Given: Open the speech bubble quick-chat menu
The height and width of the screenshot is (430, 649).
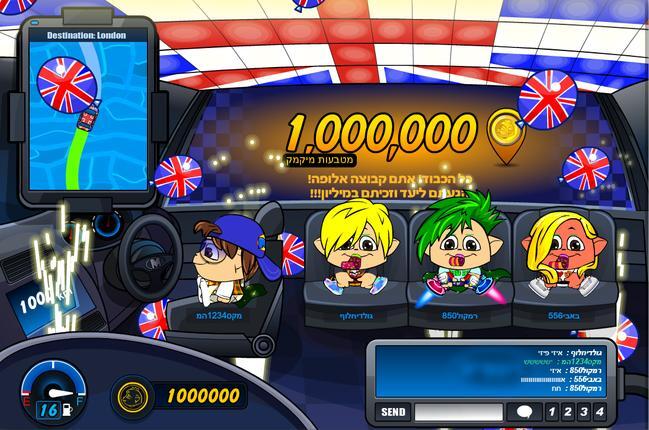Looking at the screenshot, I should pos(522,412).
